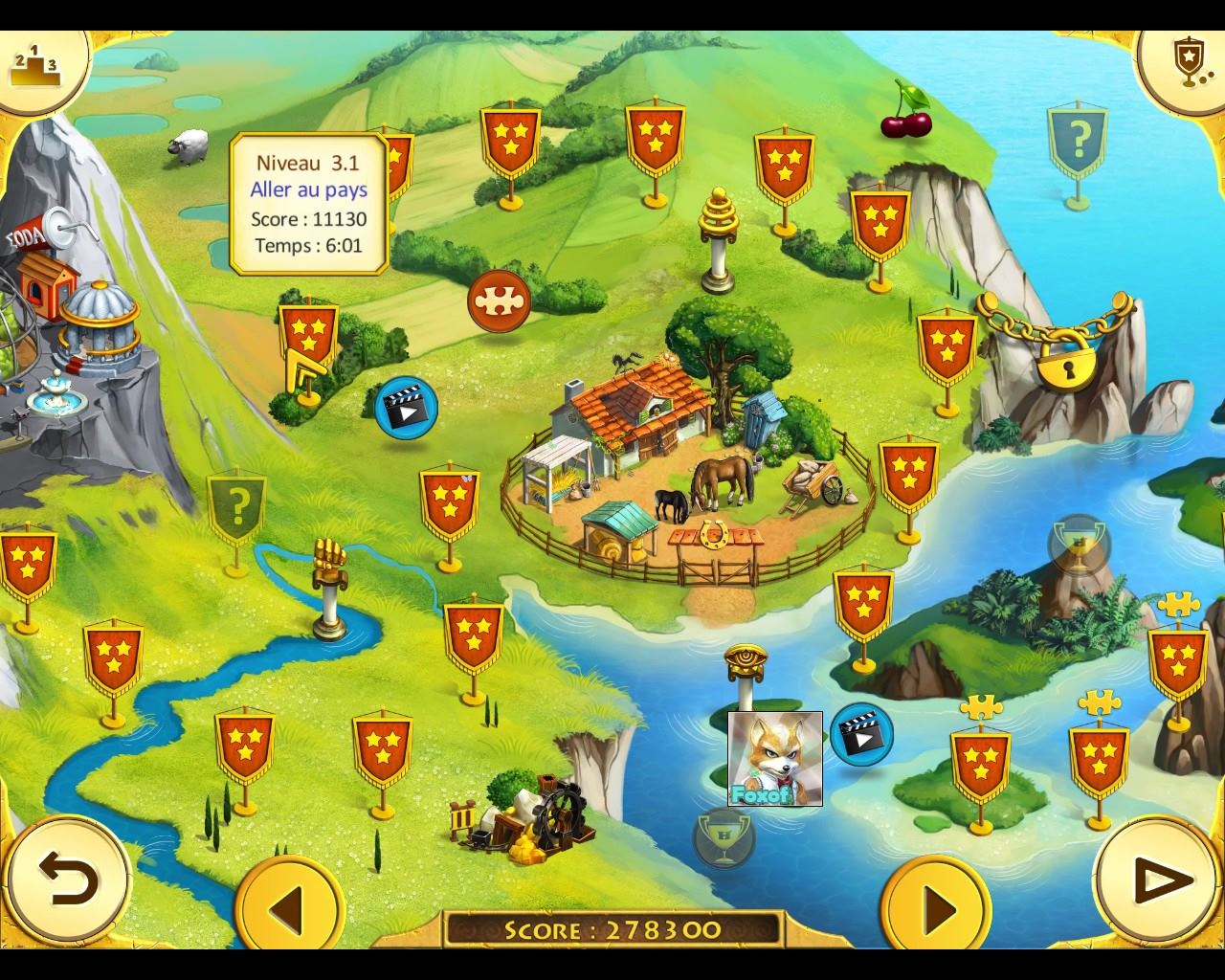Open the leaderboard podium icon
This screenshot has width=1225, height=980.
click(34, 65)
